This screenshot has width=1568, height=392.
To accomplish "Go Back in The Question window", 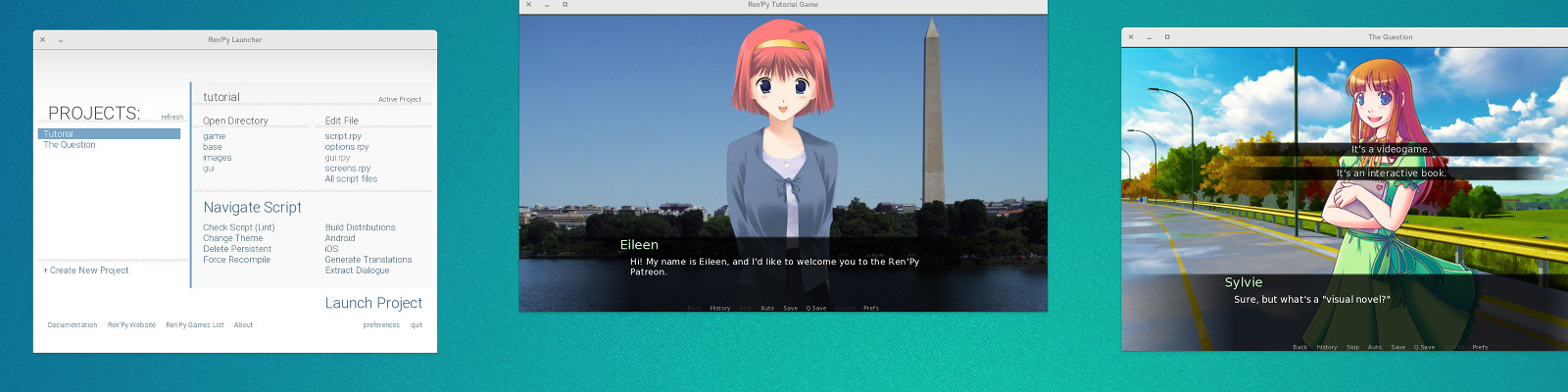I will tap(1299, 347).
